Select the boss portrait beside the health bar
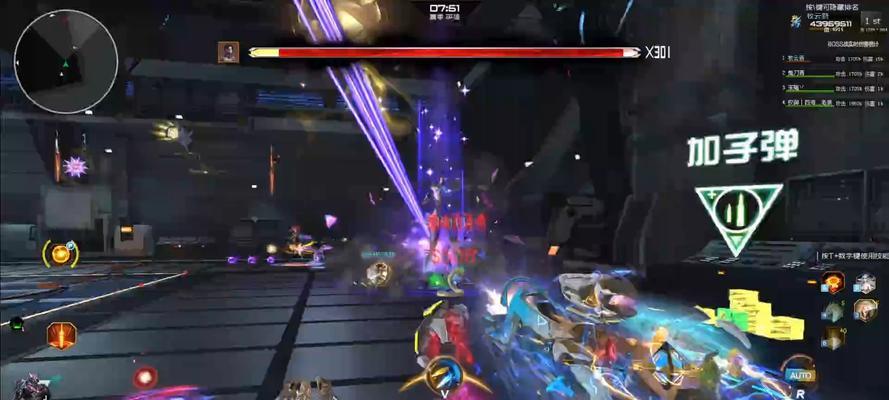 click(x=229, y=52)
